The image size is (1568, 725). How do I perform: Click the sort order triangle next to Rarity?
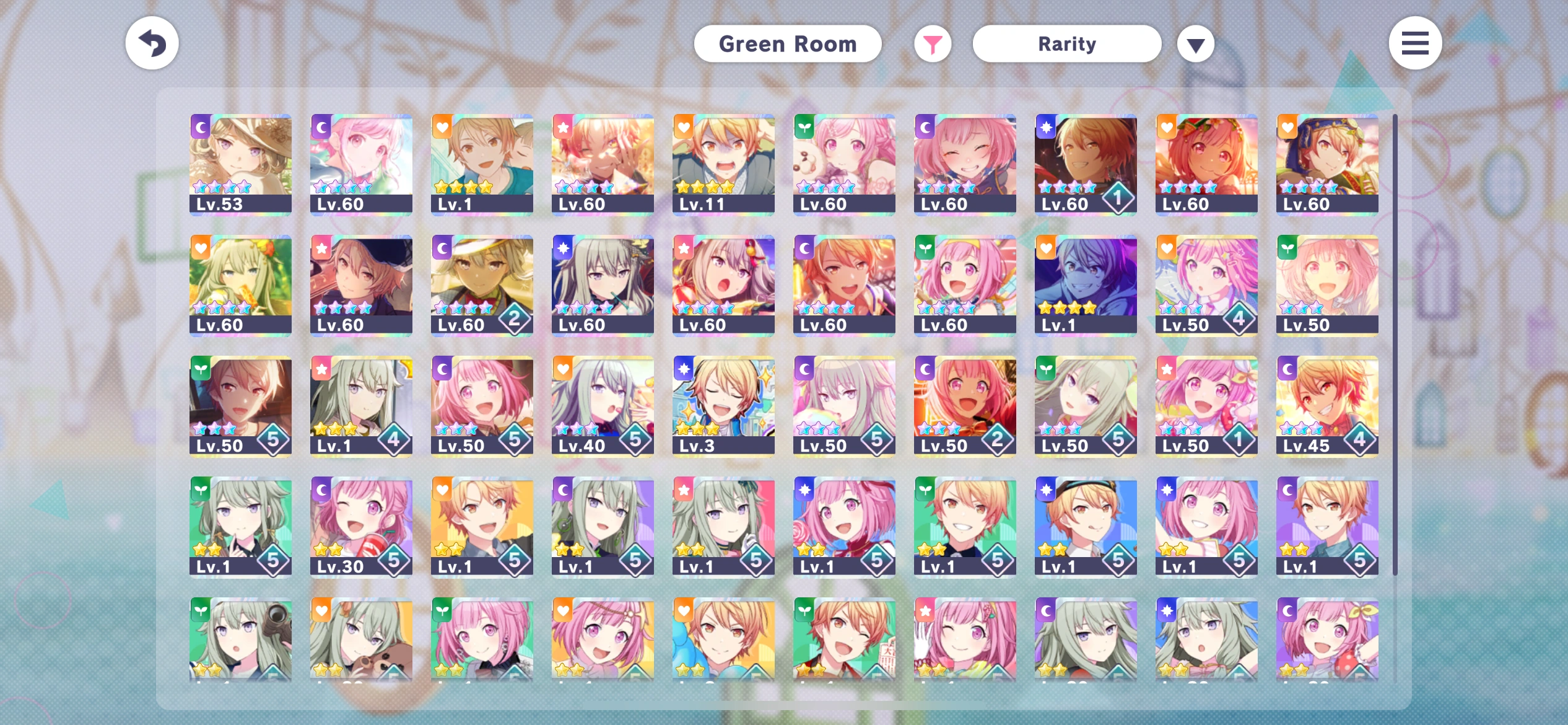click(x=1195, y=43)
